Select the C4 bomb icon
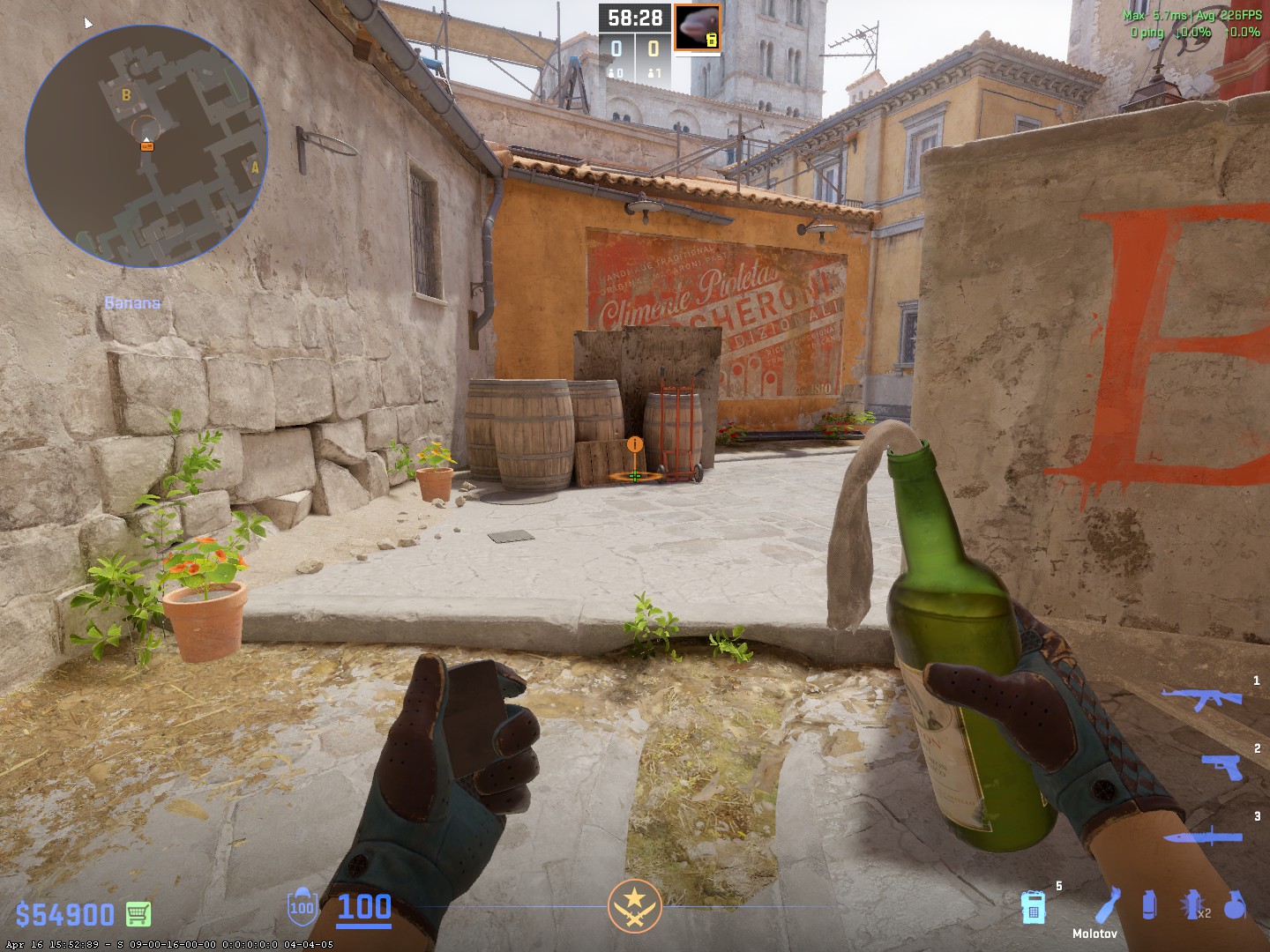Image resolution: width=1270 pixels, height=952 pixels. coord(1033,907)
